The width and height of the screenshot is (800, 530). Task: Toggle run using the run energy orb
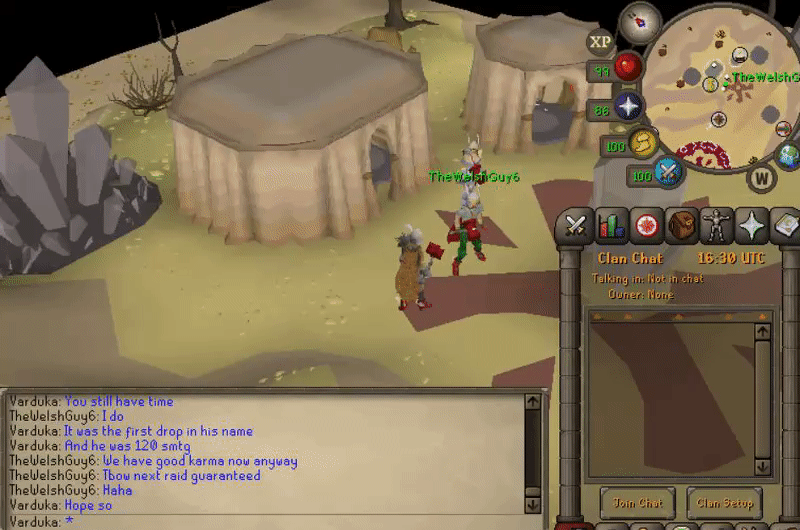click(x=641, y=143)
